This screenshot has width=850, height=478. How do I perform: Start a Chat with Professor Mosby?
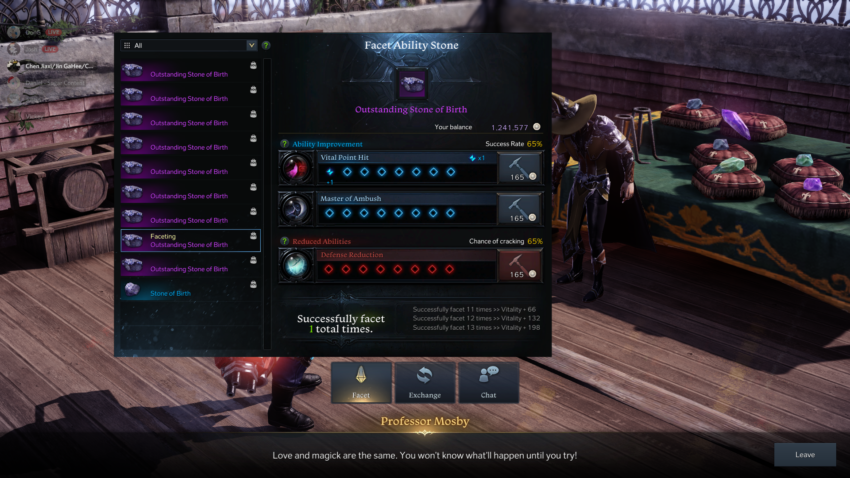tap(488, 382)
